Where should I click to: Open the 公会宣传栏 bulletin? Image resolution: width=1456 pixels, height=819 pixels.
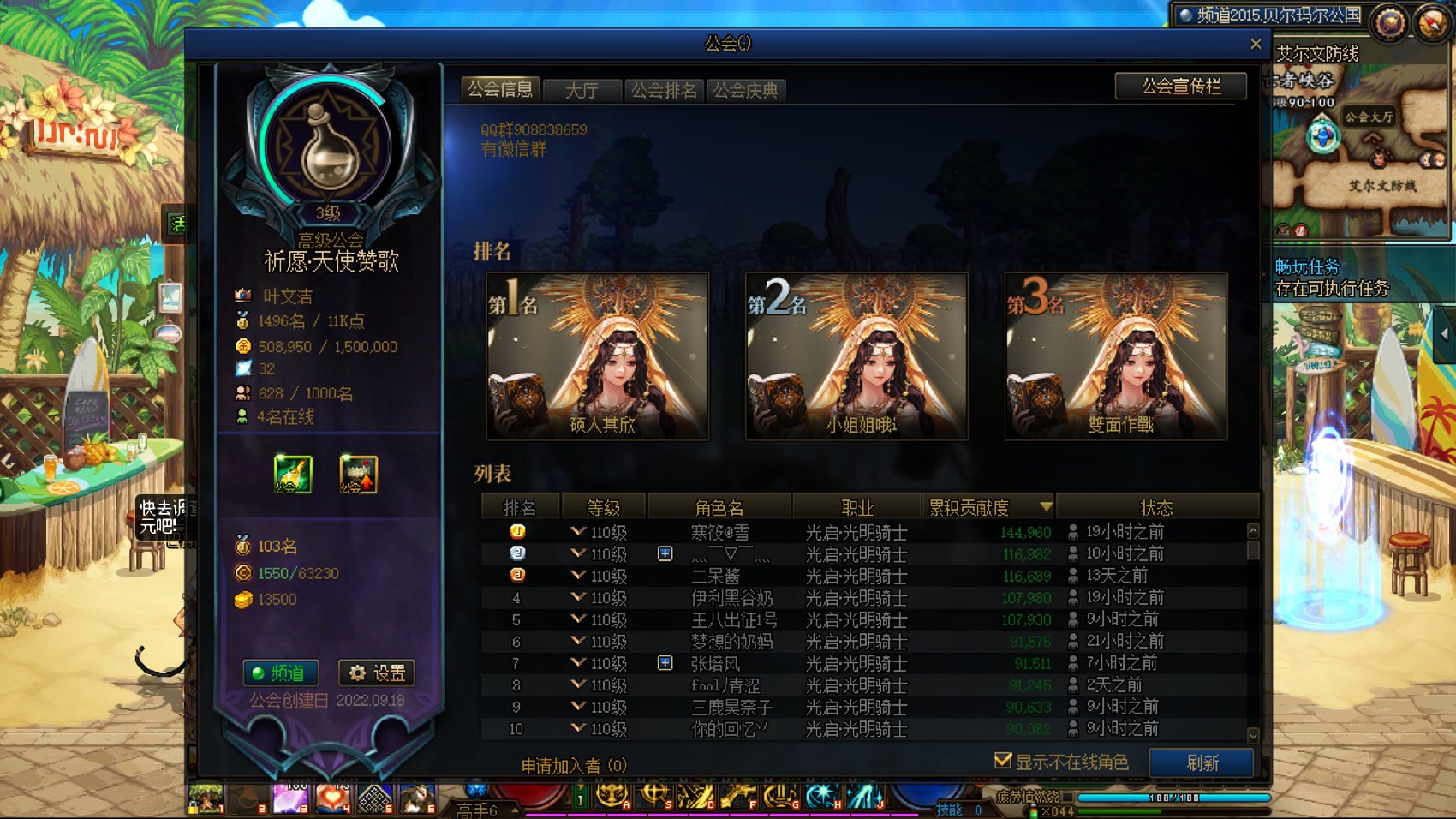[x=1180, y=86]
